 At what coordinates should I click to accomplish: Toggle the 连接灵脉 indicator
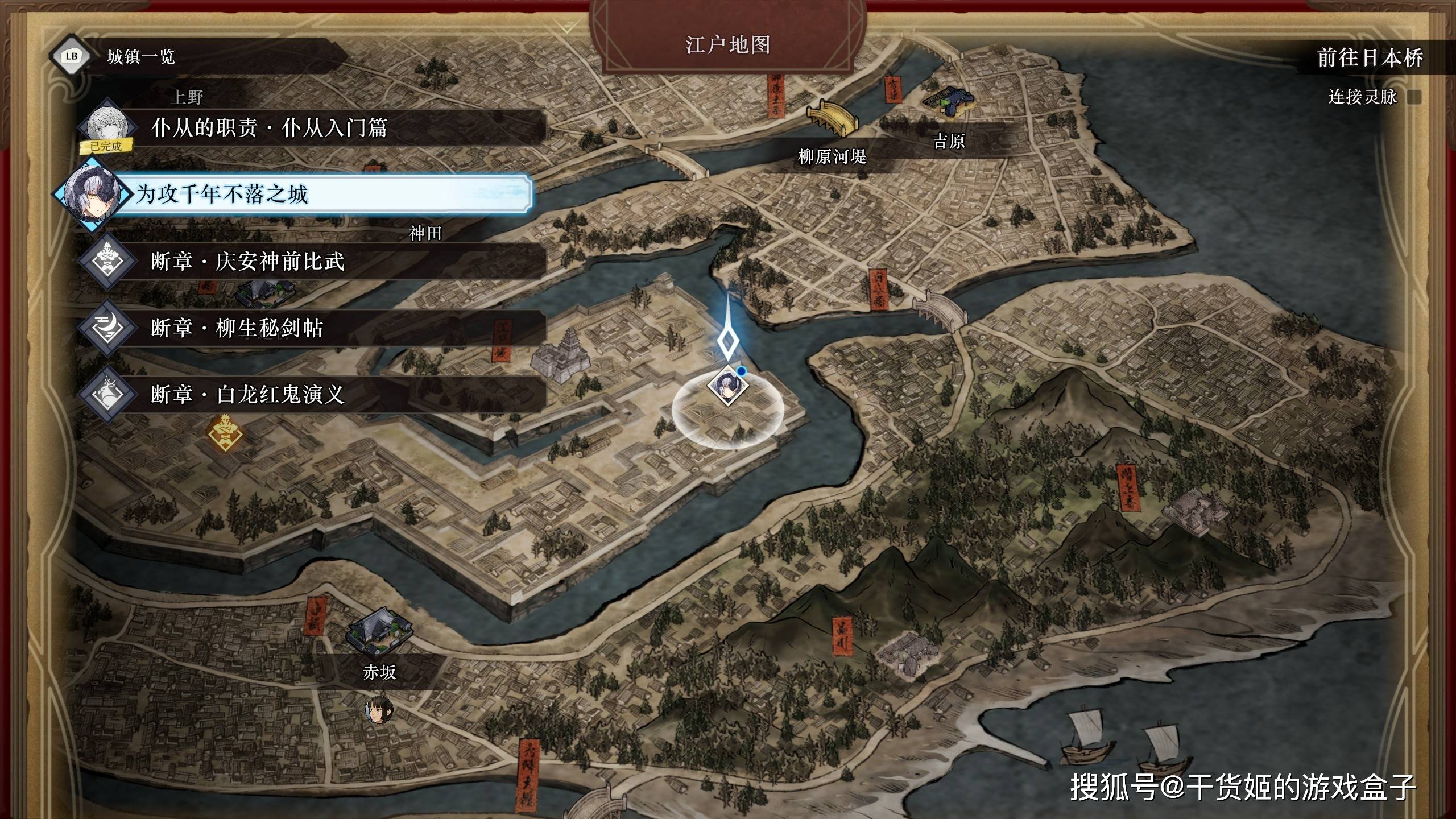(x=1414, y=97)
